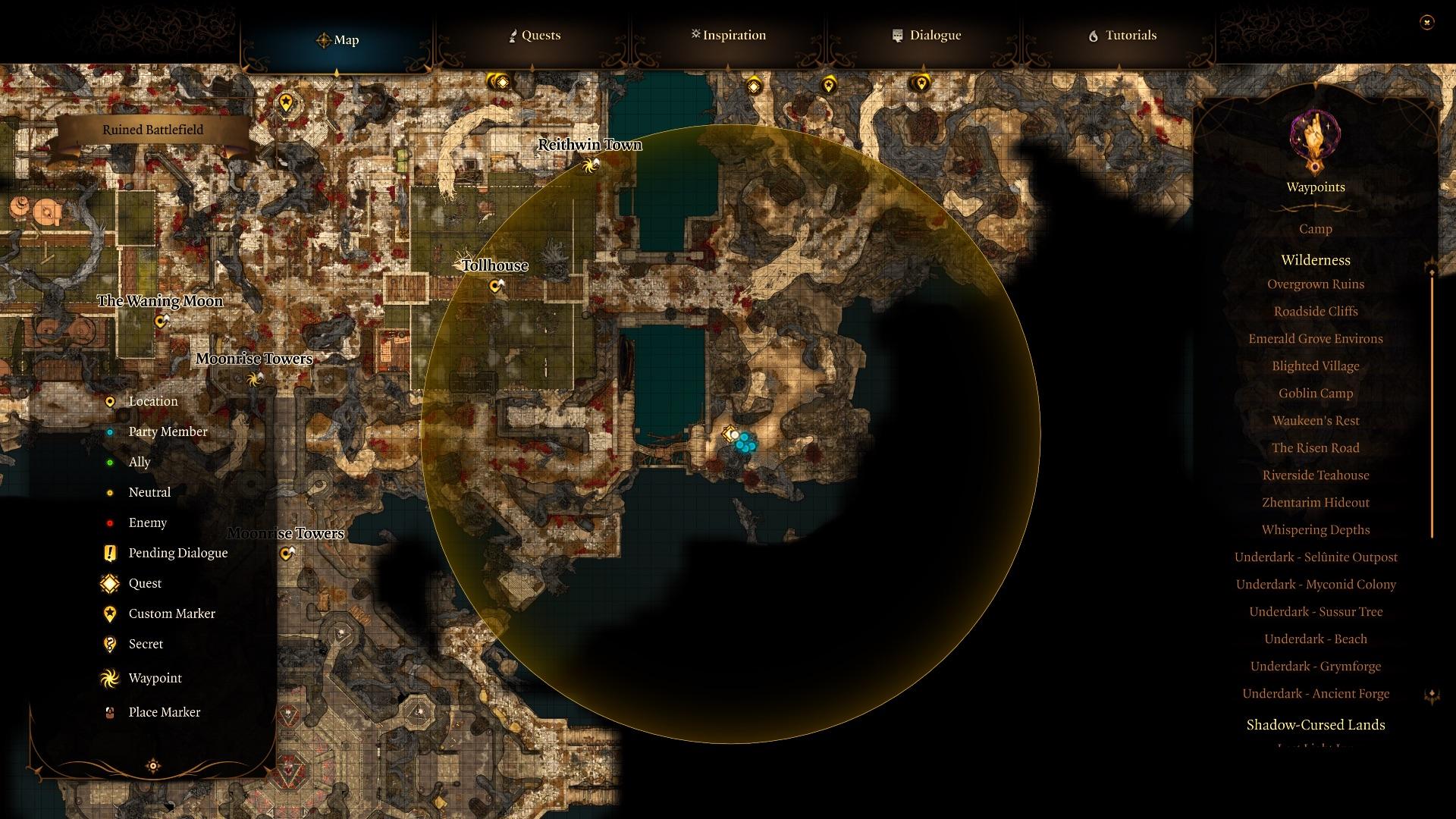Fast travel to Camp
The height and width of the screenshot is (819, 1456).
(1315, 228)
